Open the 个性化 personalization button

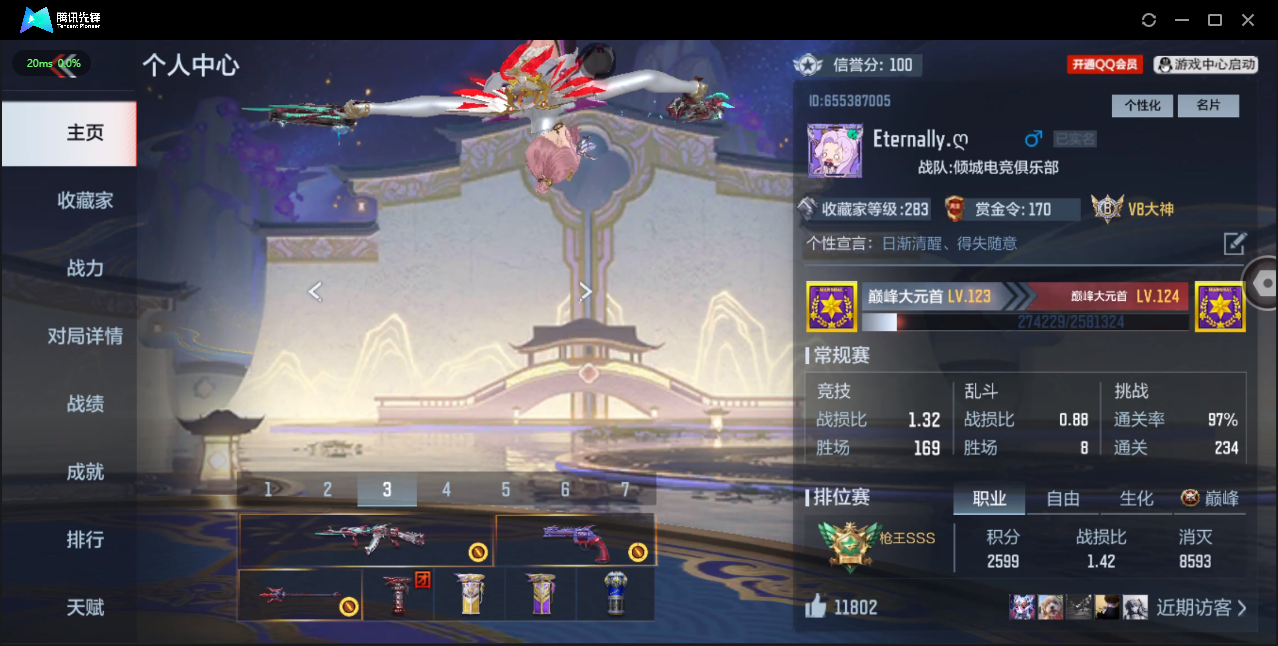click(1142, 106)
